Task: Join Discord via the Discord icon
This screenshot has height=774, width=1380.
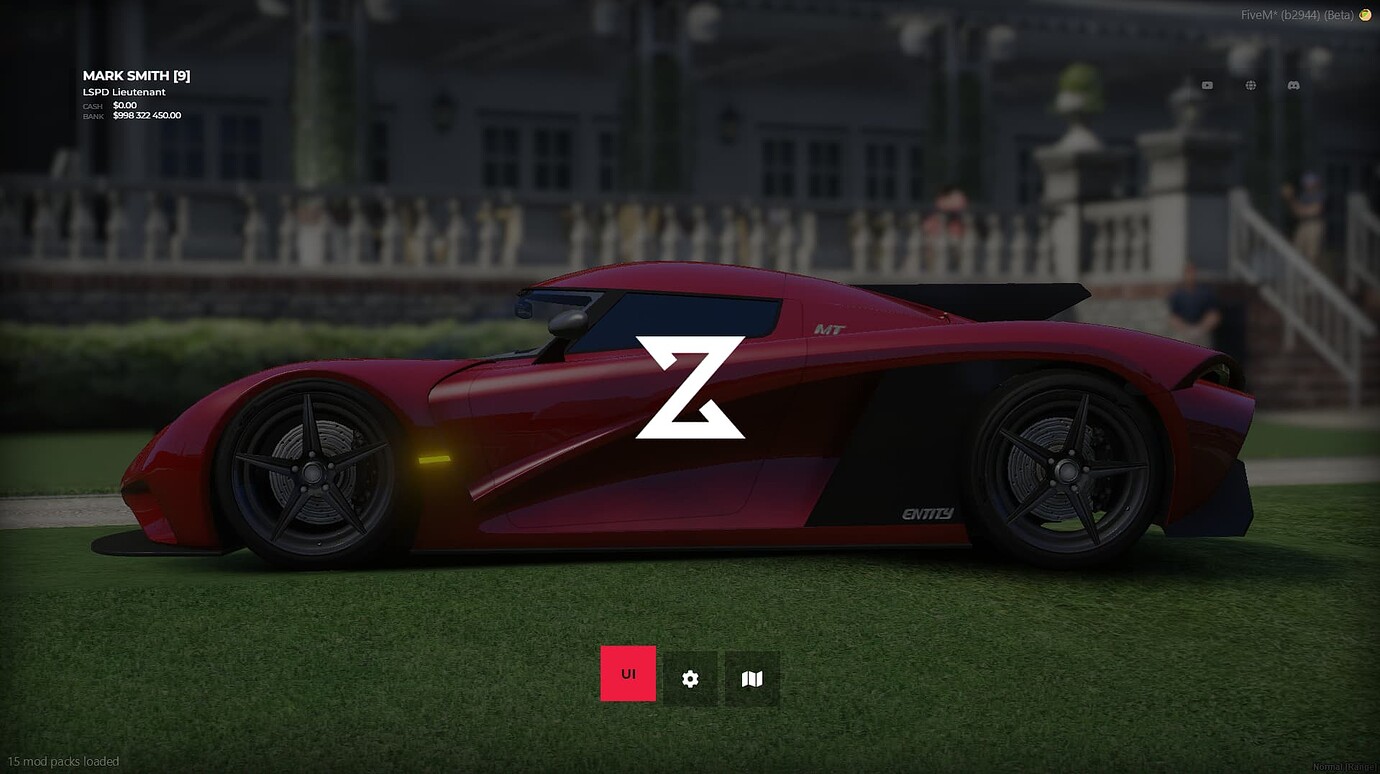Action: (1293, 85)
